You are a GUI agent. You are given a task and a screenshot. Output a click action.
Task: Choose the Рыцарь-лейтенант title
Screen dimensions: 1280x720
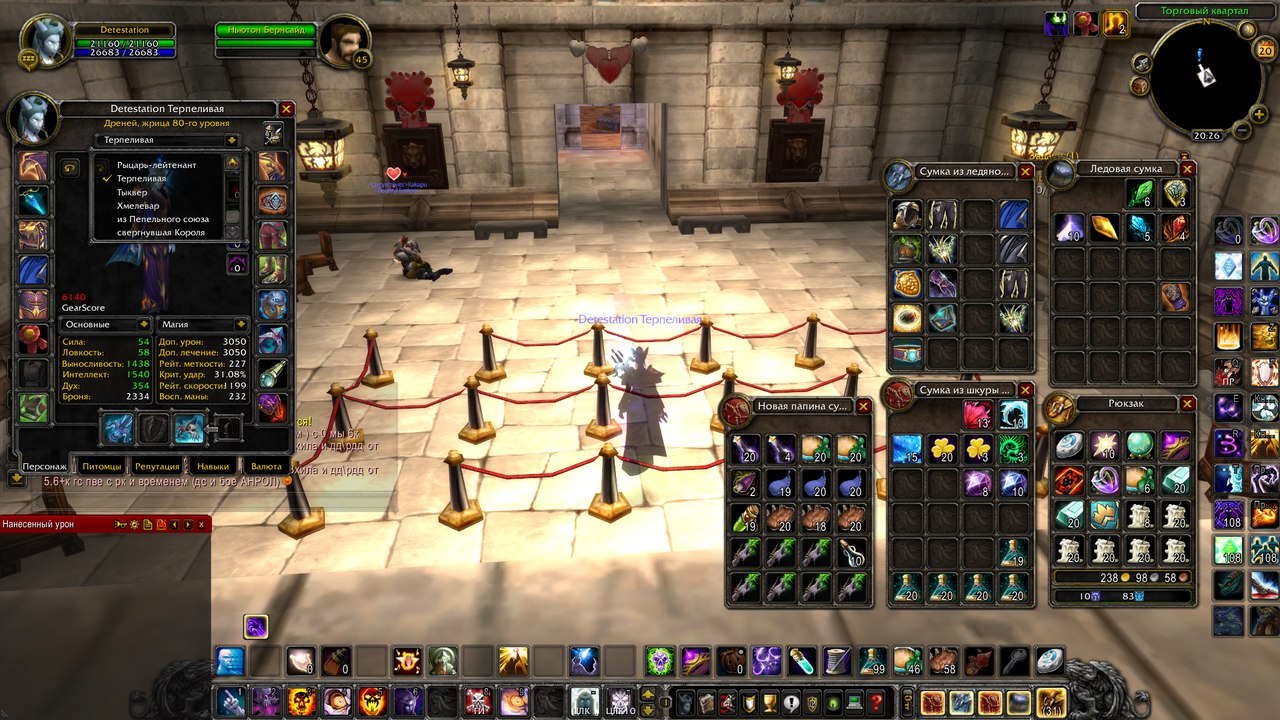[x=156, y=165]
